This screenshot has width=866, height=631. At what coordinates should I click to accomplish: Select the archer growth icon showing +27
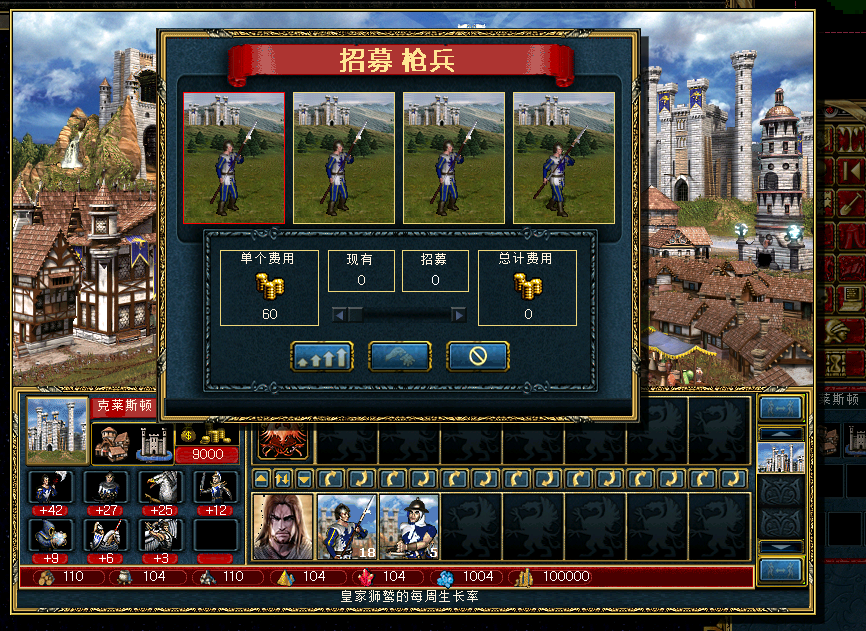pos(104,488)
